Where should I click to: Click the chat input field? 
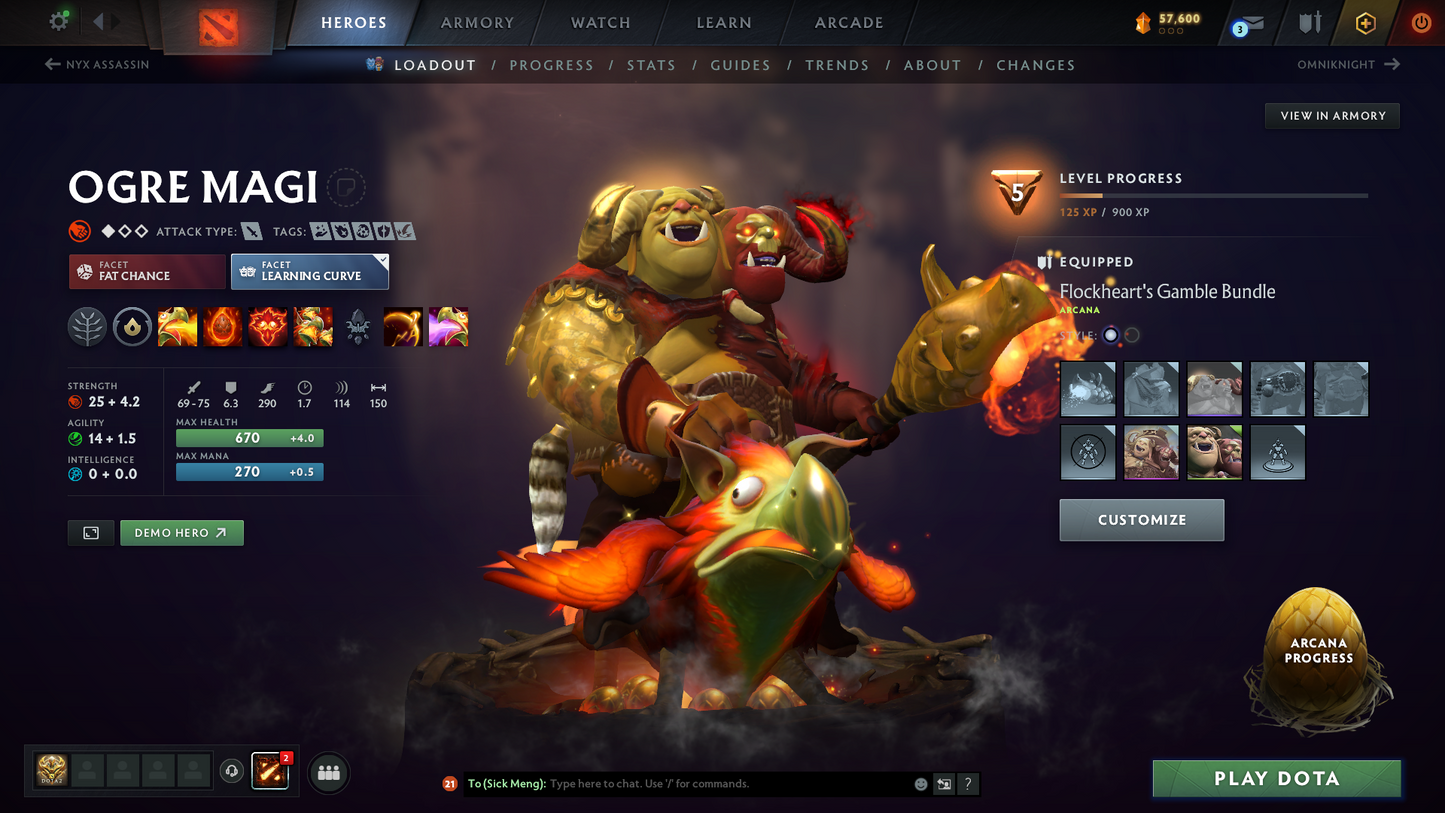tap(700, 784)
